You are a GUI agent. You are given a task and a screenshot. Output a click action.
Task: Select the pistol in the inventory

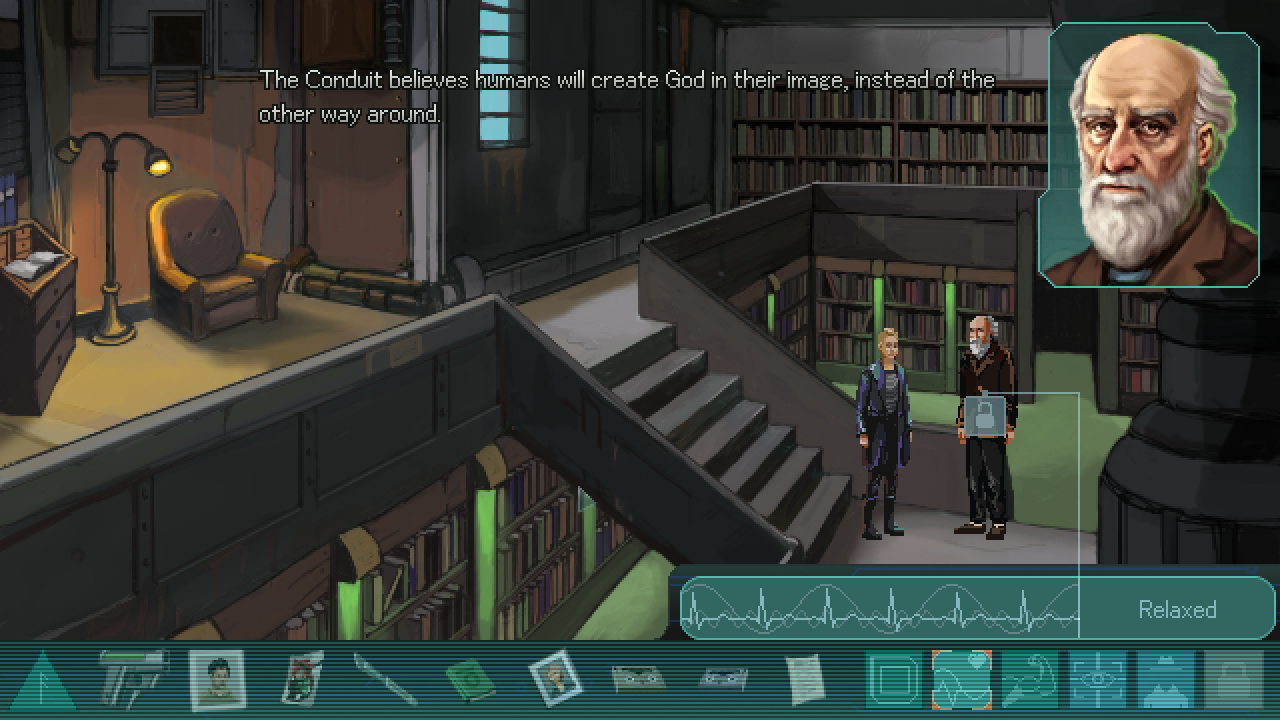[x=133, y=680]
